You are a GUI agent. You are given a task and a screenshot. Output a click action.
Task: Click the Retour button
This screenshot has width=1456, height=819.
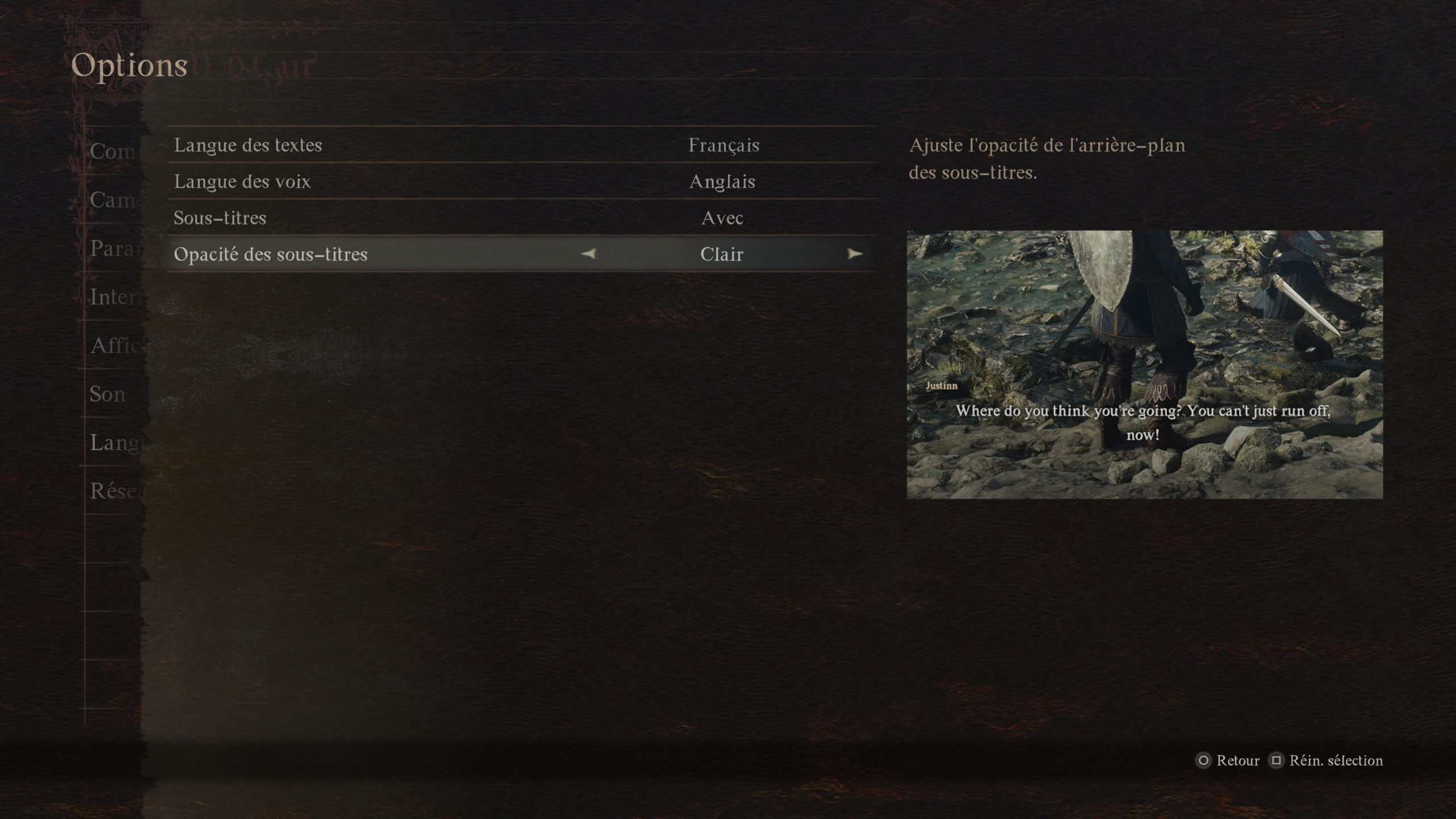pyautogui.click(x=1228, y=760)
